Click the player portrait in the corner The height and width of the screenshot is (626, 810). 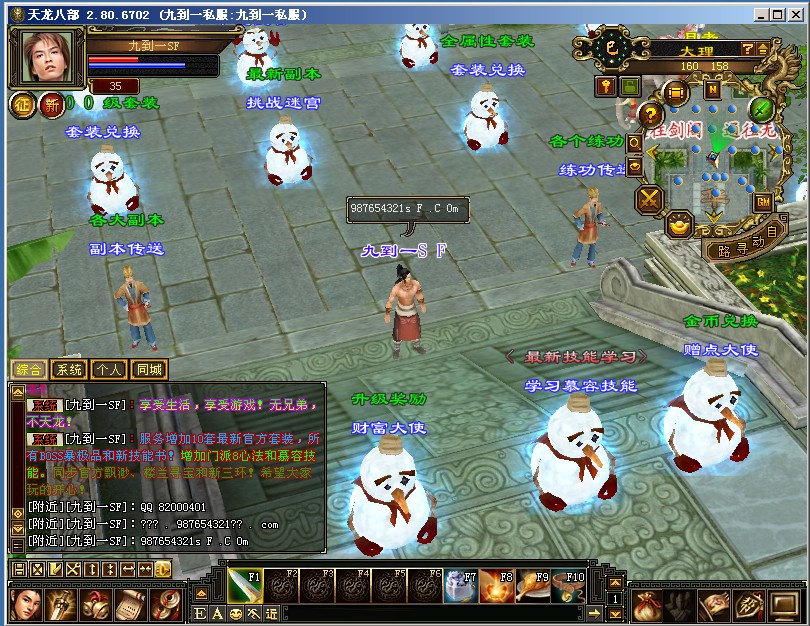(x=46, y=56)
